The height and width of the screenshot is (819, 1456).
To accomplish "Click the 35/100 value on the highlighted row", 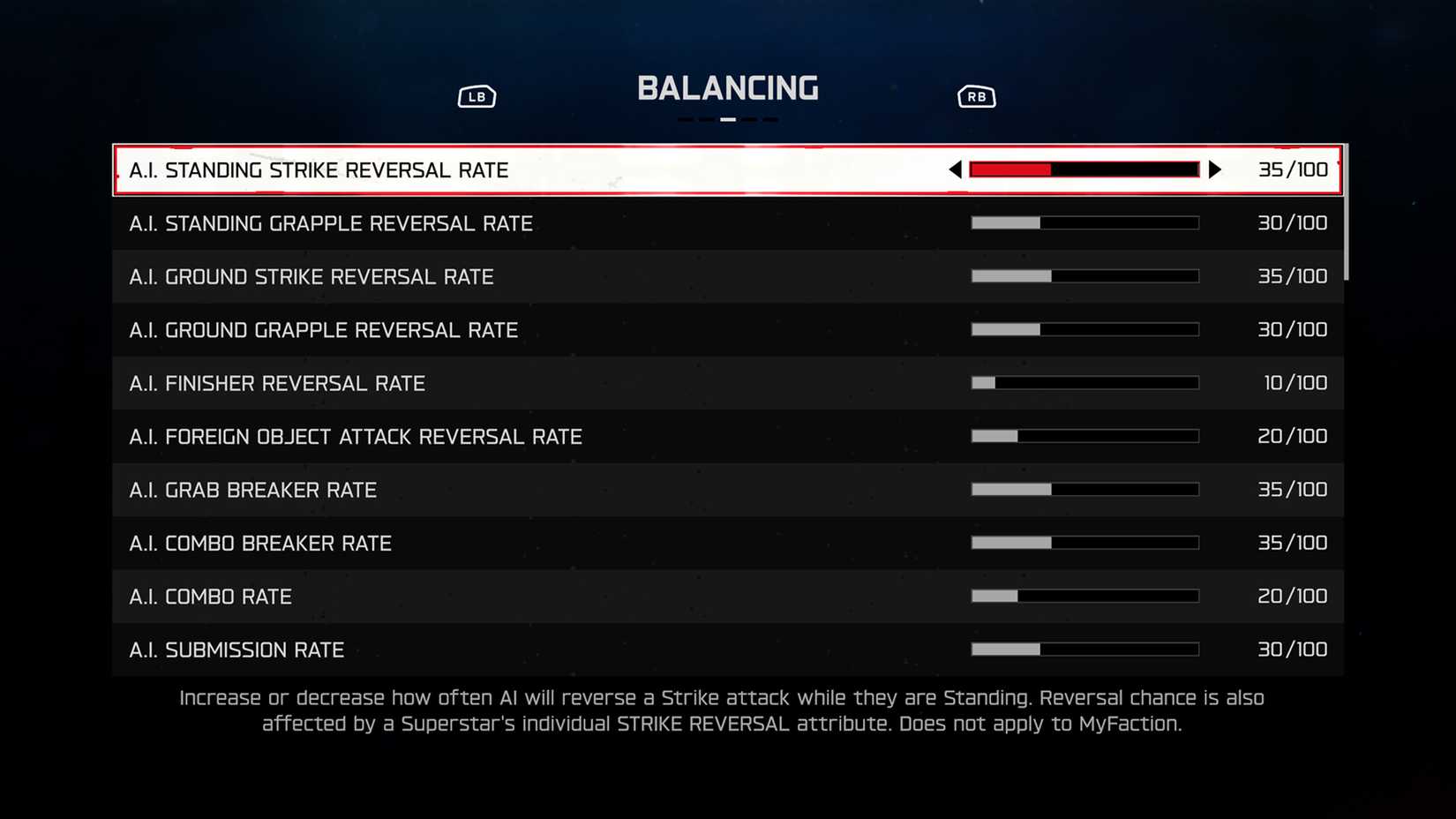I will tap(1294, 169).
